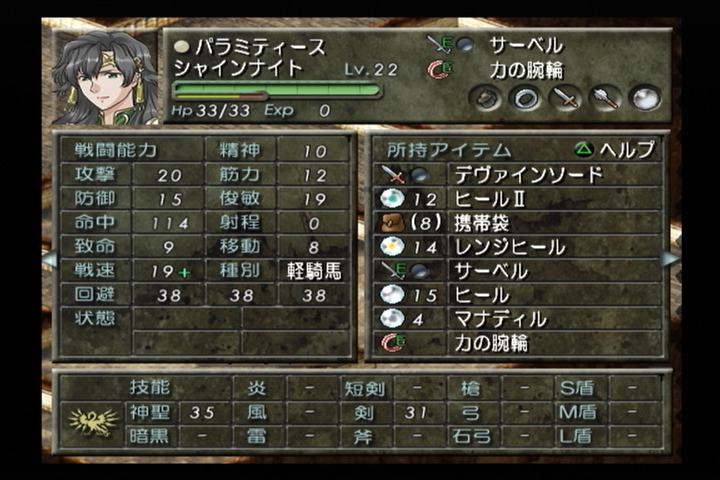Click the golden winged crest emblem
Image resolution: width=720 pixels, height=480 pixels.
click(92, 422)
